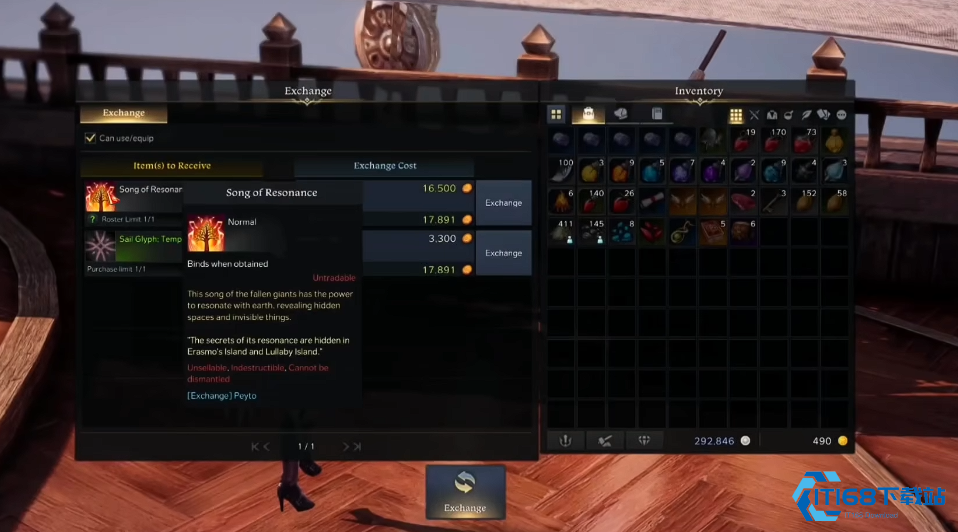Switch to the backpack inventory tab
Image resolution: width=958 pixels, height=532 pixels.
[x=588, y=114]
